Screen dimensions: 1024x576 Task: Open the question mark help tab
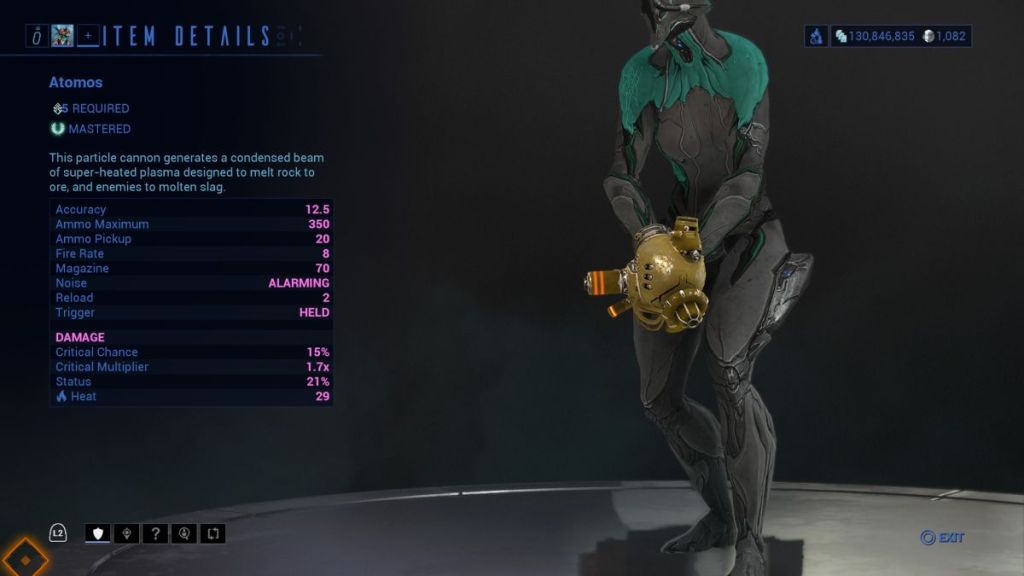pyautogui.click(x=155, y=533)
